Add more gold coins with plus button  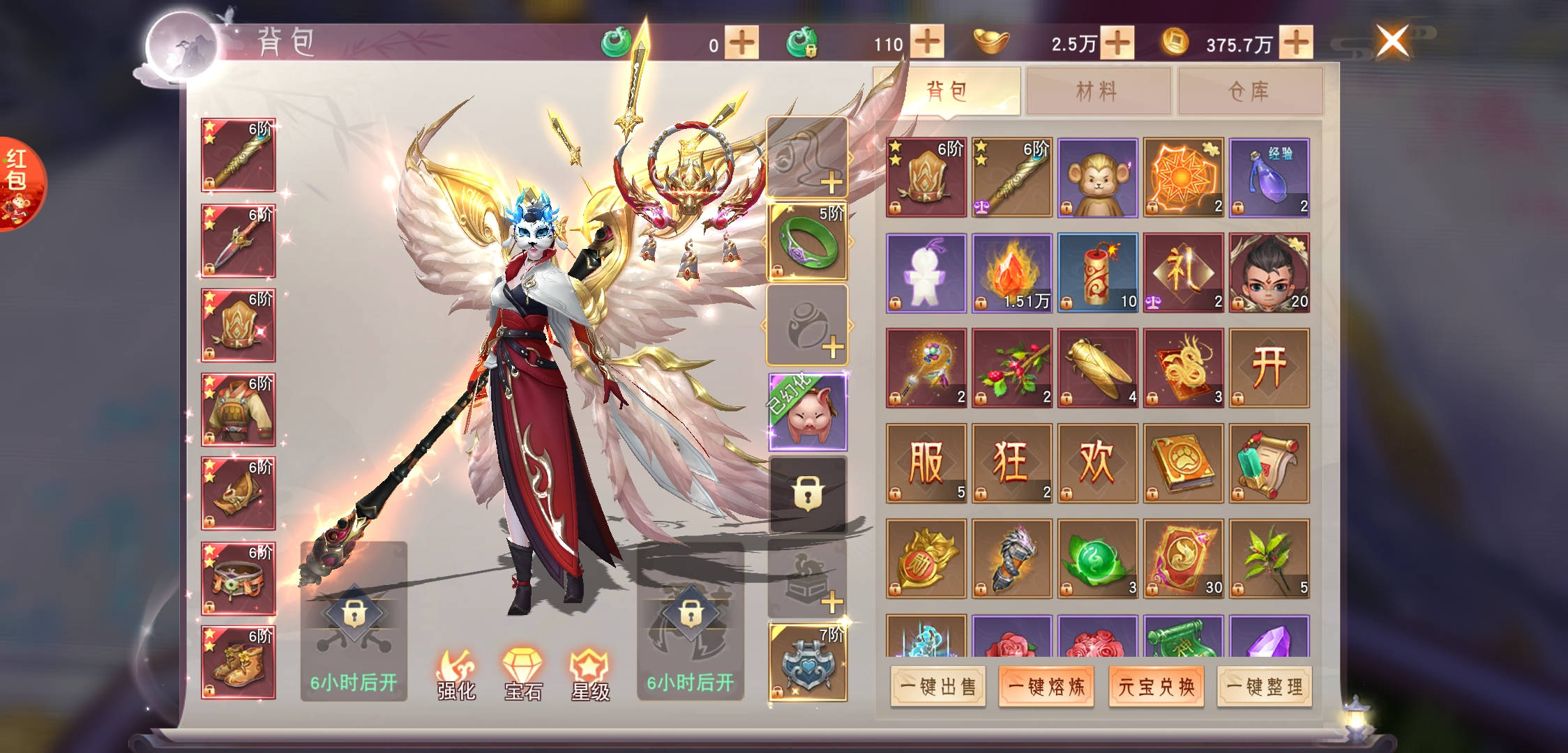[x=1296, y=43]
